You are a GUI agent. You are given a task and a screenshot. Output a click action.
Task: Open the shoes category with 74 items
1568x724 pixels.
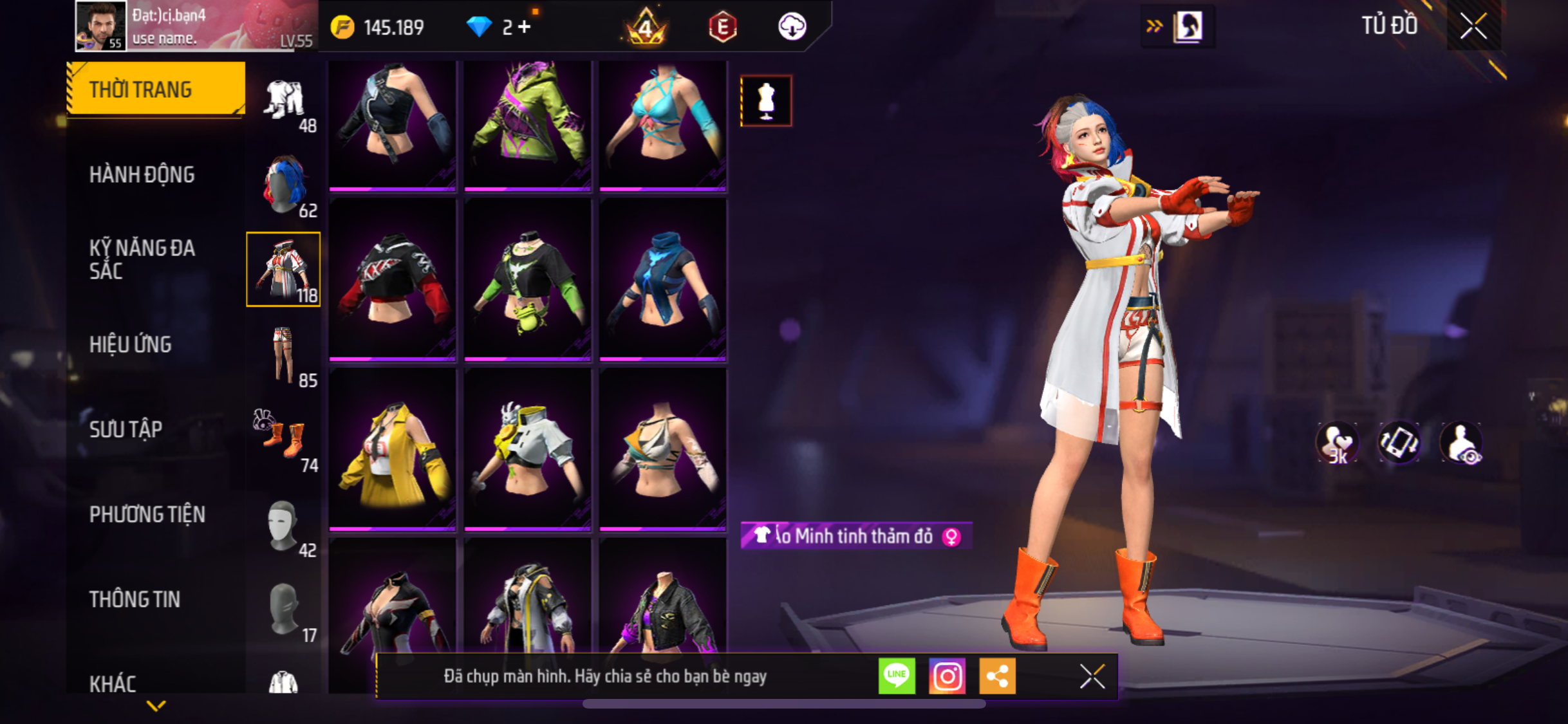click(284, 440)
